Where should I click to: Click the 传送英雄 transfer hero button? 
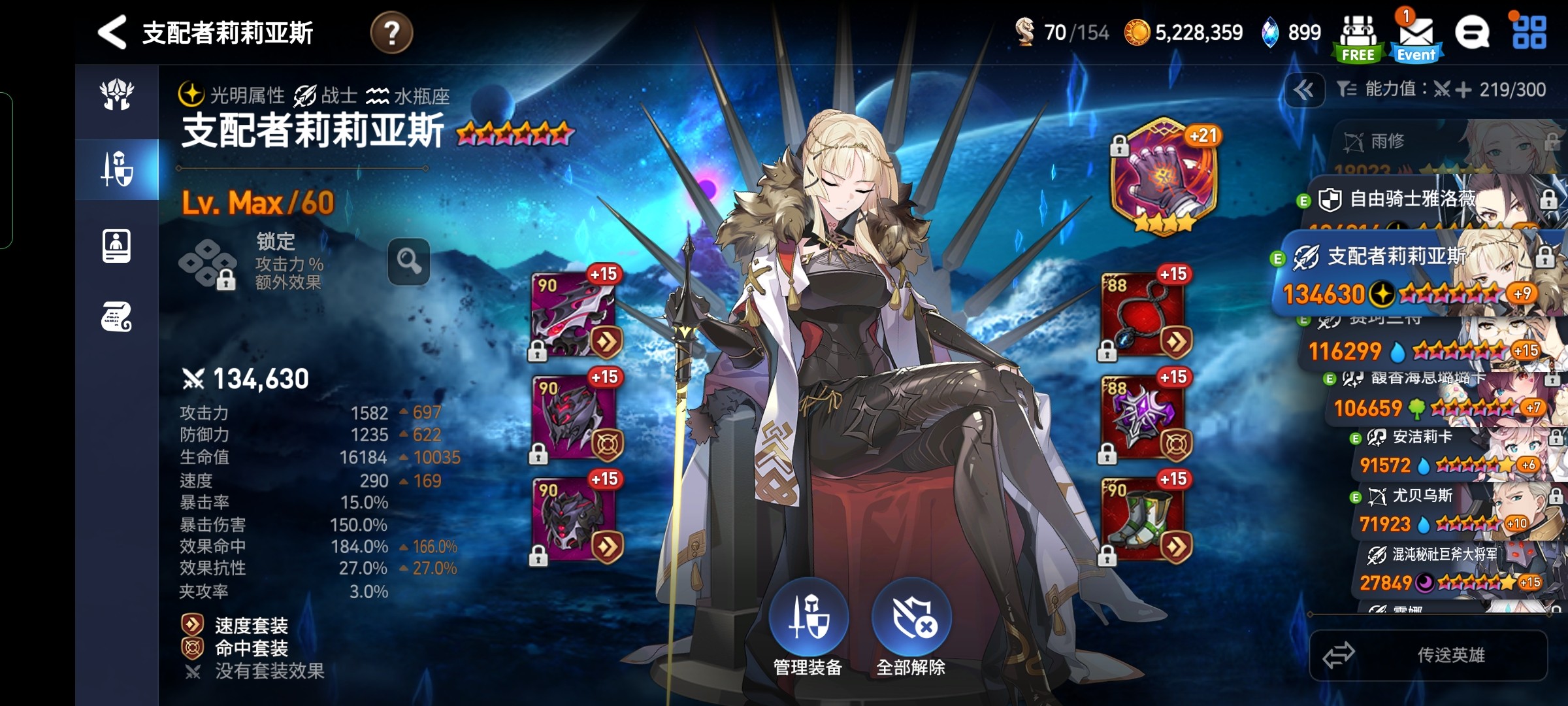coord(1428,655)
